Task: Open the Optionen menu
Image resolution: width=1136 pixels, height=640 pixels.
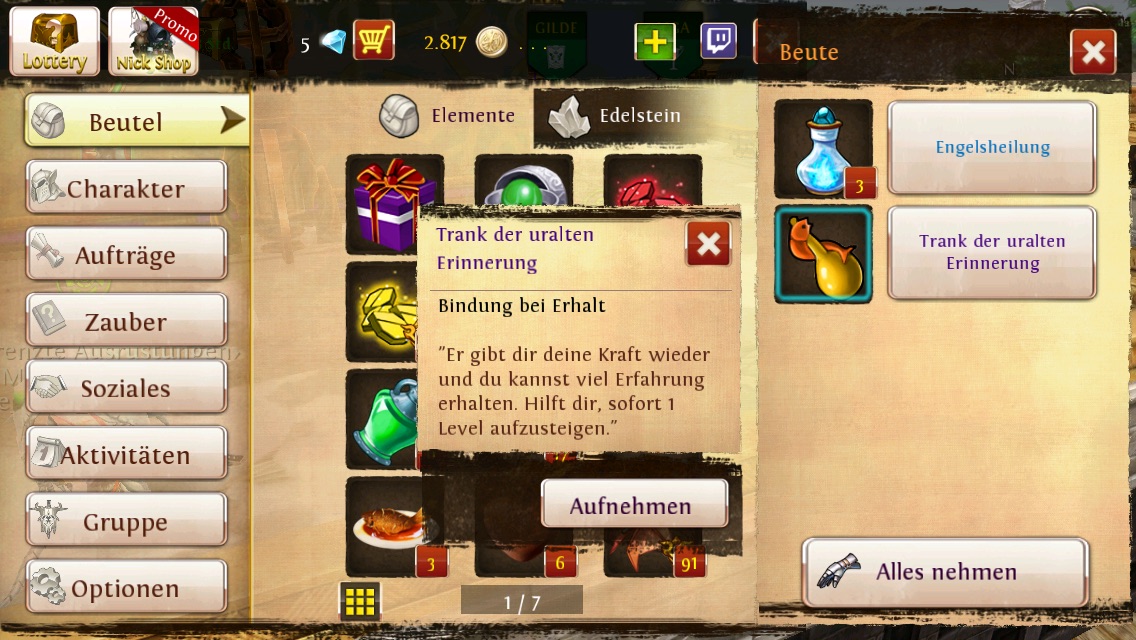Action: click(x=126, y=588)
